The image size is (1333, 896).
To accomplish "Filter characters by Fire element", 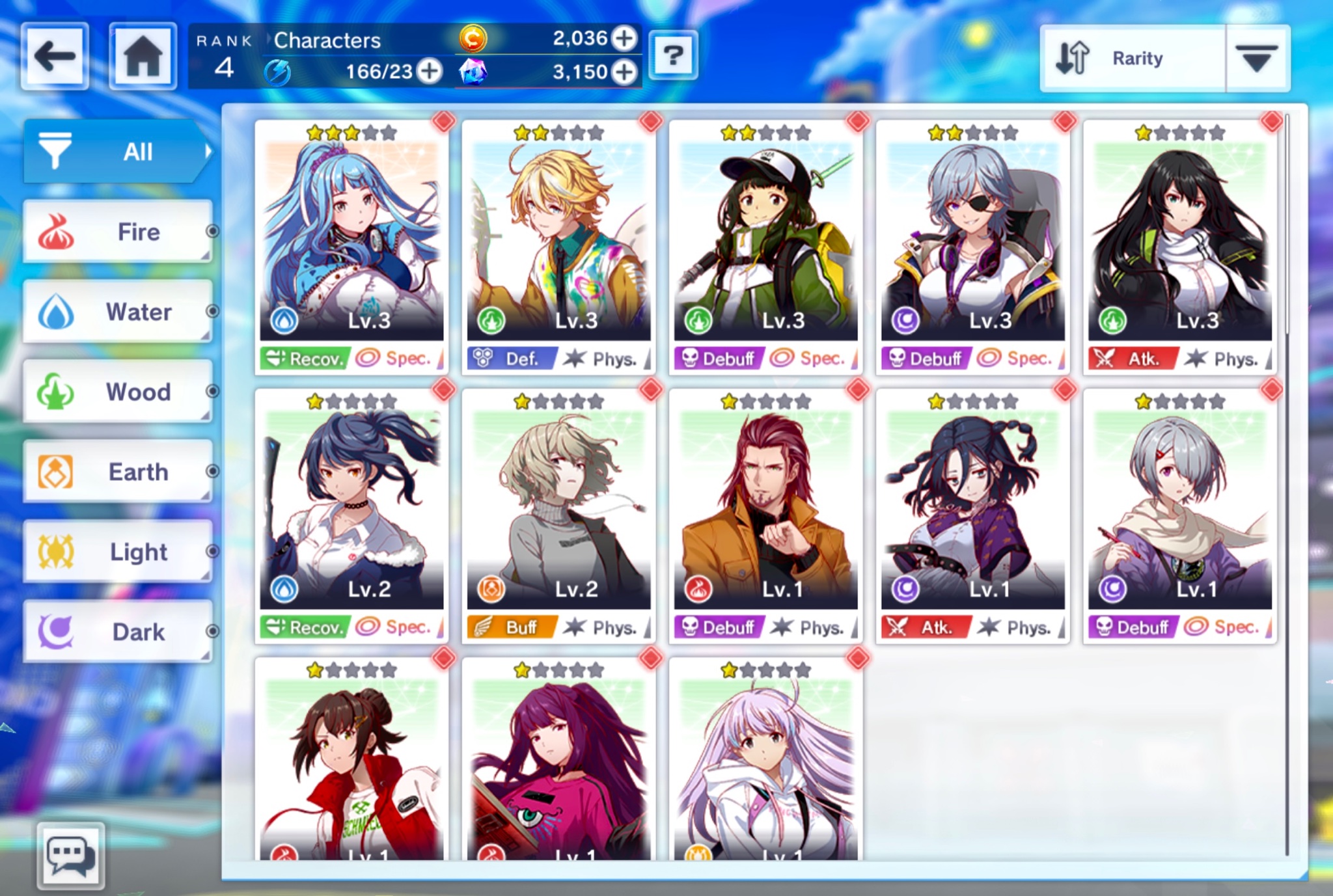I will [117, 232].
